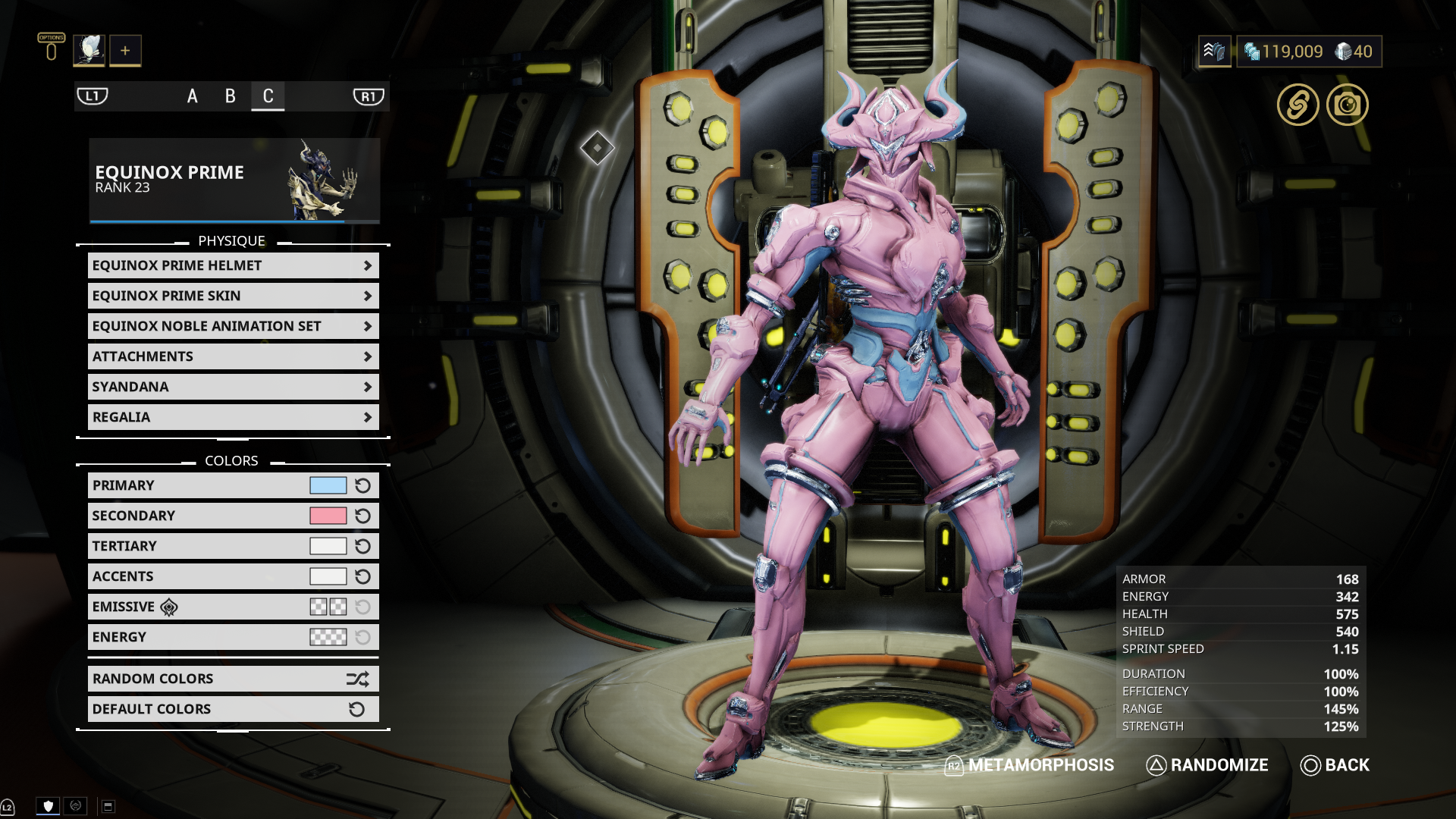1456x819 pixels.
Task: Open the camera capture mode icon
Action: [1347, 105]
